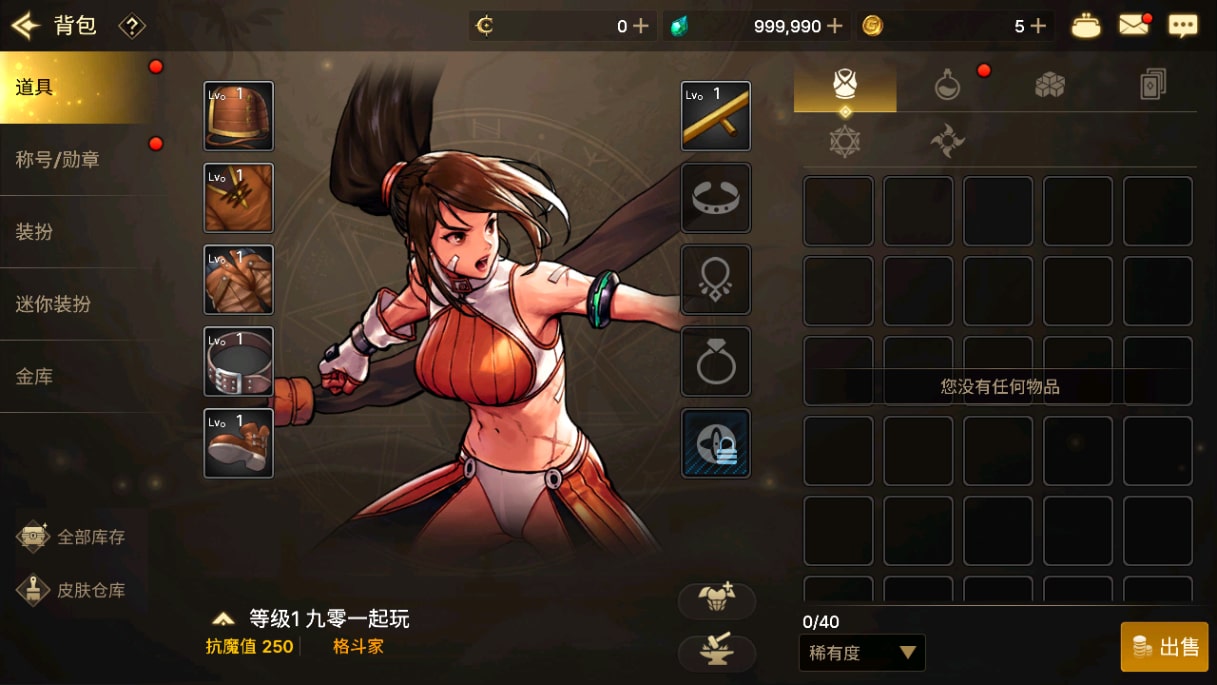This screenshot has height=685, width=1217.
Task: Select the equipped brown boots slot
Action: [x=239, y=443]
